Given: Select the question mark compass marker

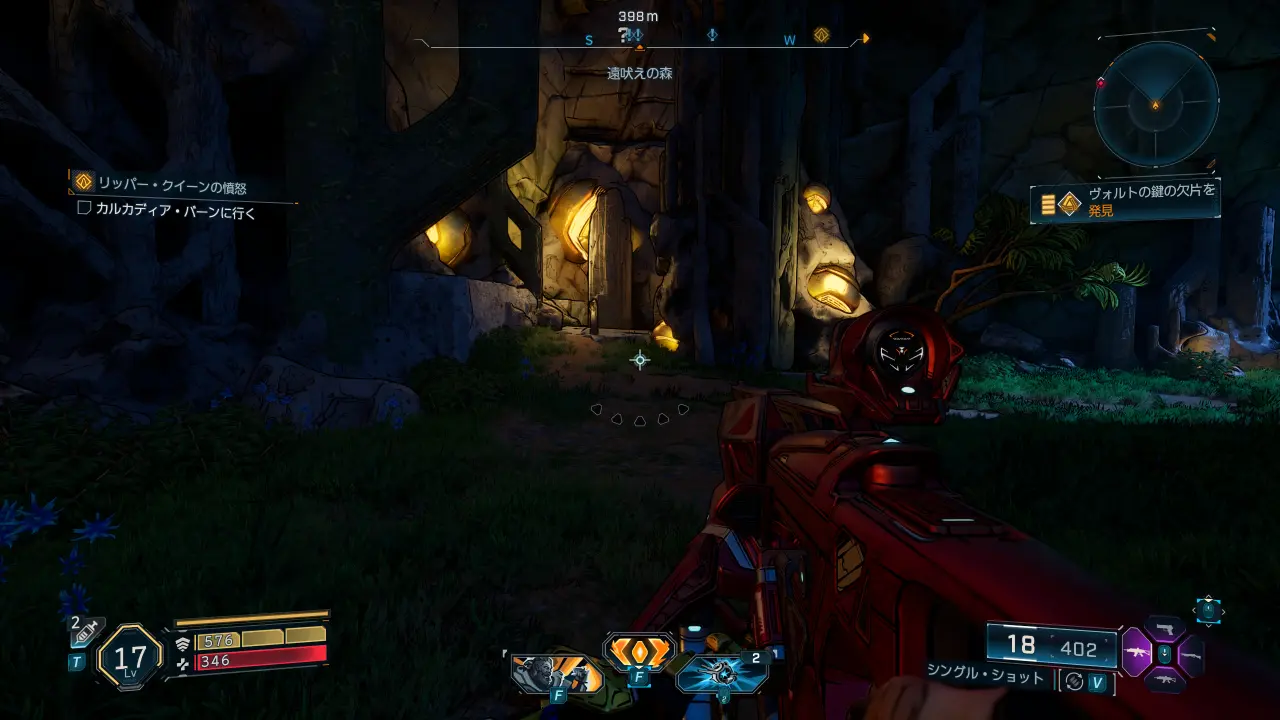Looking at the screenshot, I should click(624, 35).
